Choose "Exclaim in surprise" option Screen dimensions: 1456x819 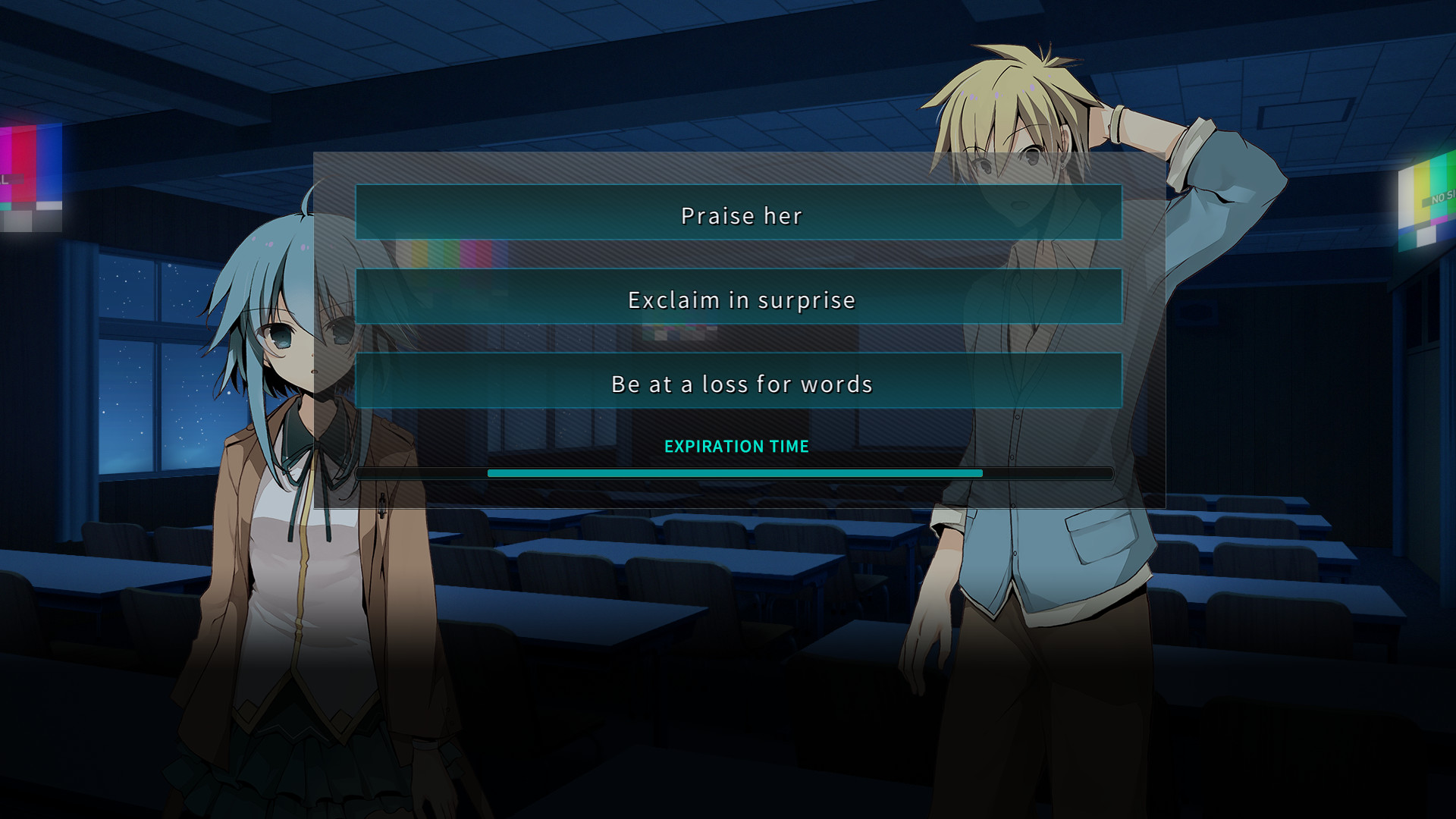coord(741,300)
